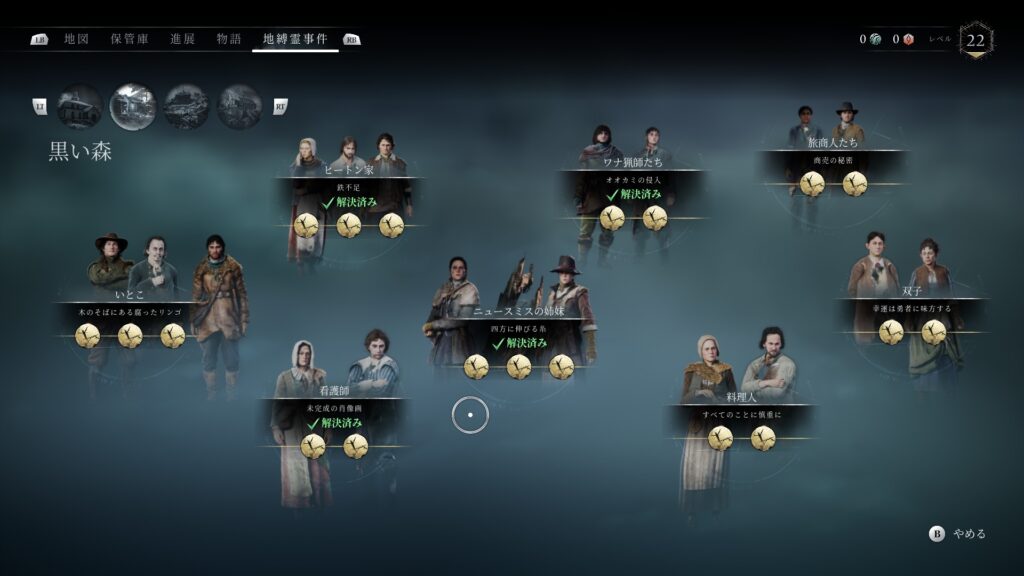
Task: Choose the steepled building location thumbnail
Action: [x=79, y=106]
